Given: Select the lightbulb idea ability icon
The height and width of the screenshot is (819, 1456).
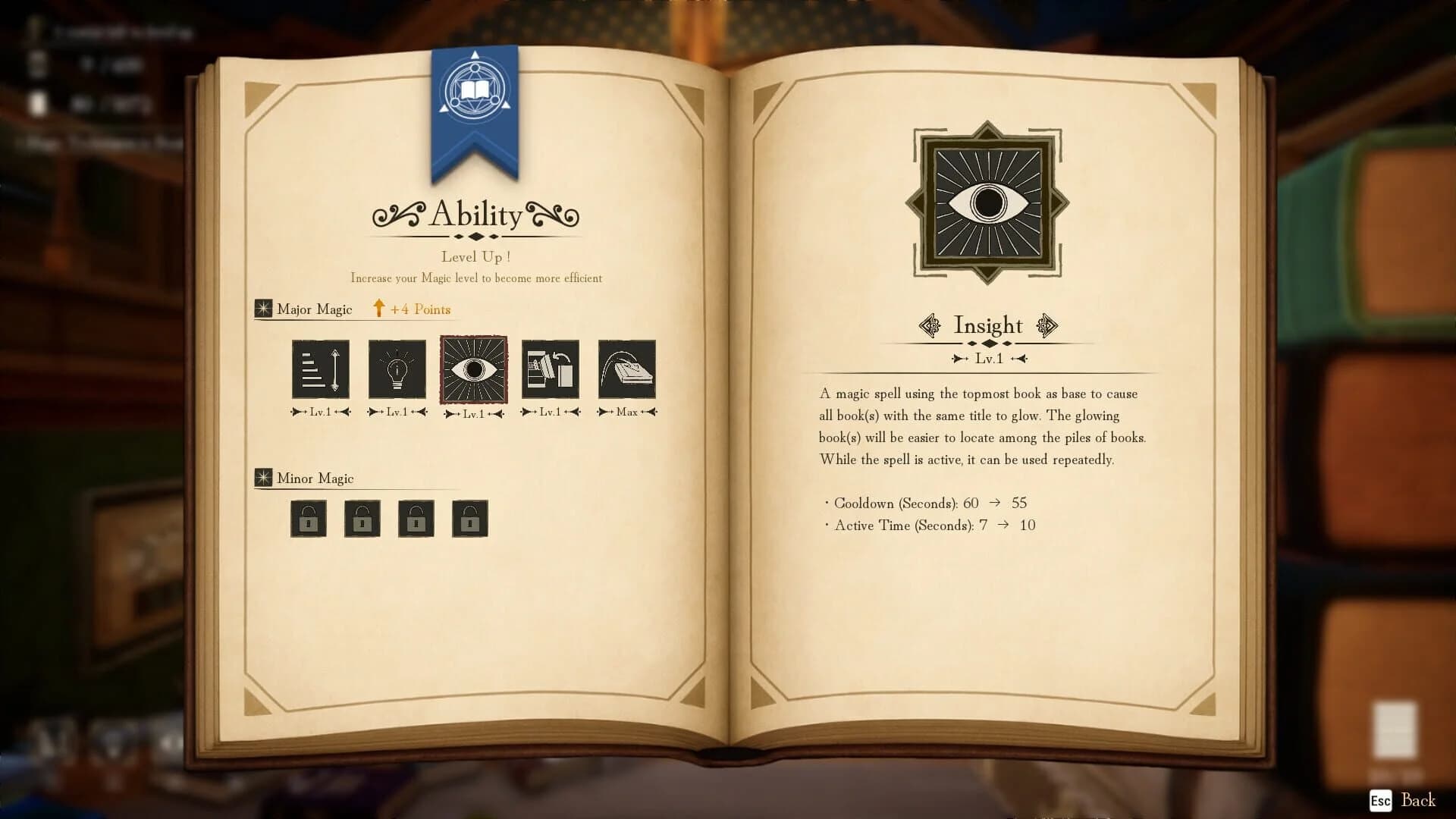Looking at the screenshot, I should pyautogui.click(x=397, y=370).
